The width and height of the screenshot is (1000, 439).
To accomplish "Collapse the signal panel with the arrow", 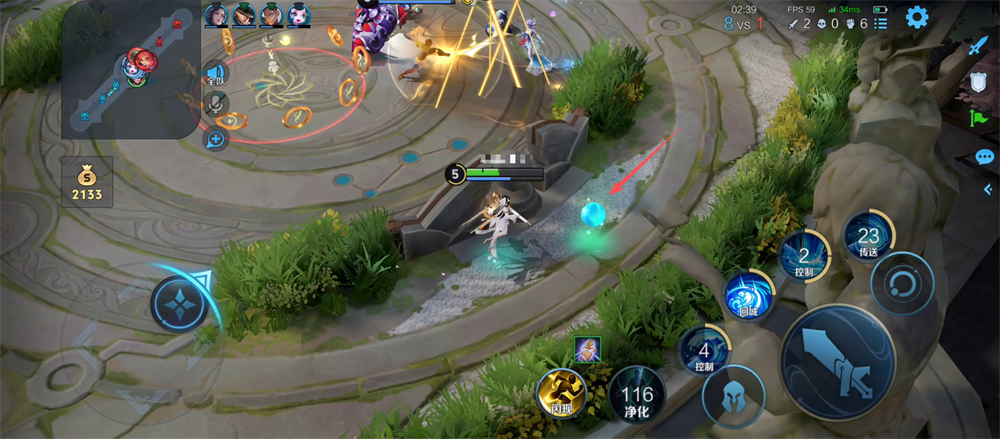I will 989,189.
